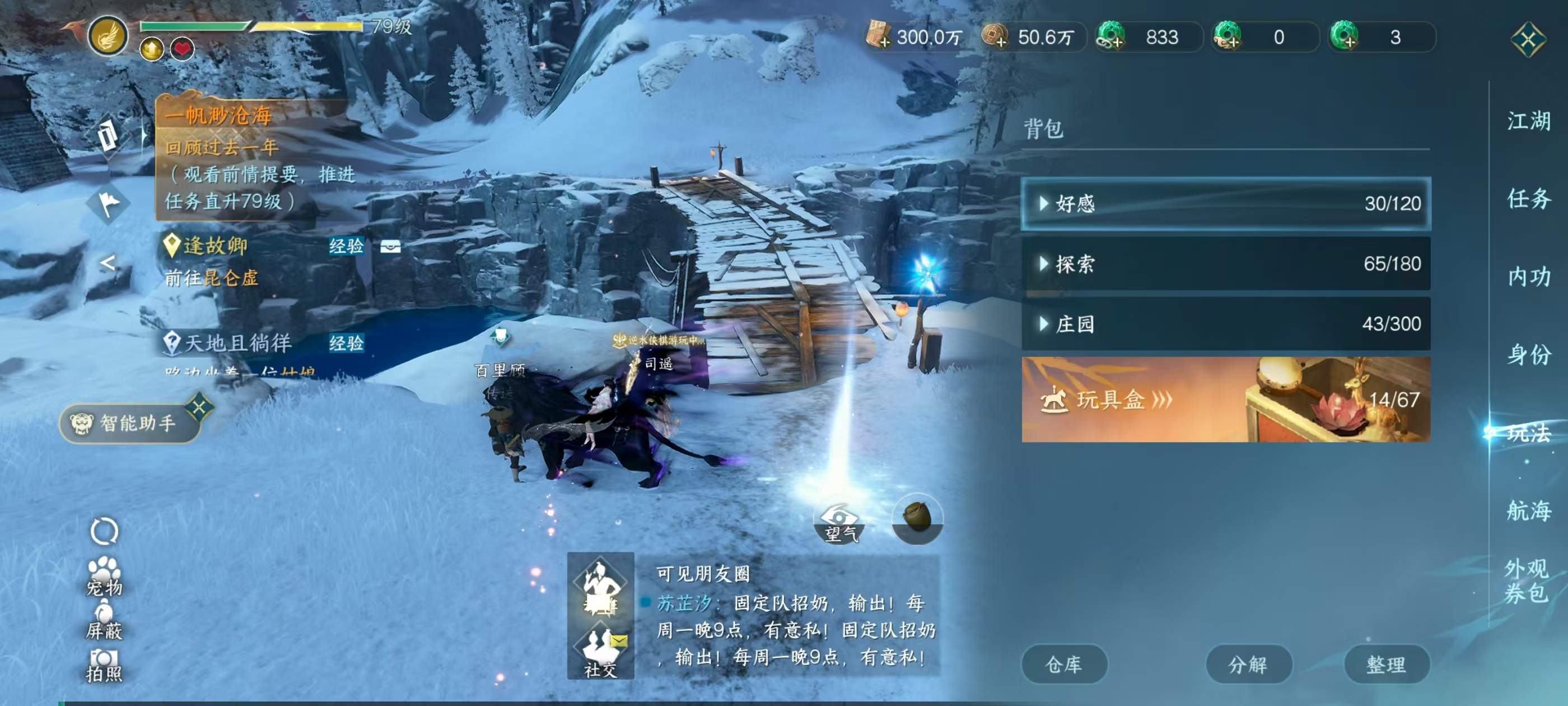Click the 整理 sort button

pos(1387,664)
